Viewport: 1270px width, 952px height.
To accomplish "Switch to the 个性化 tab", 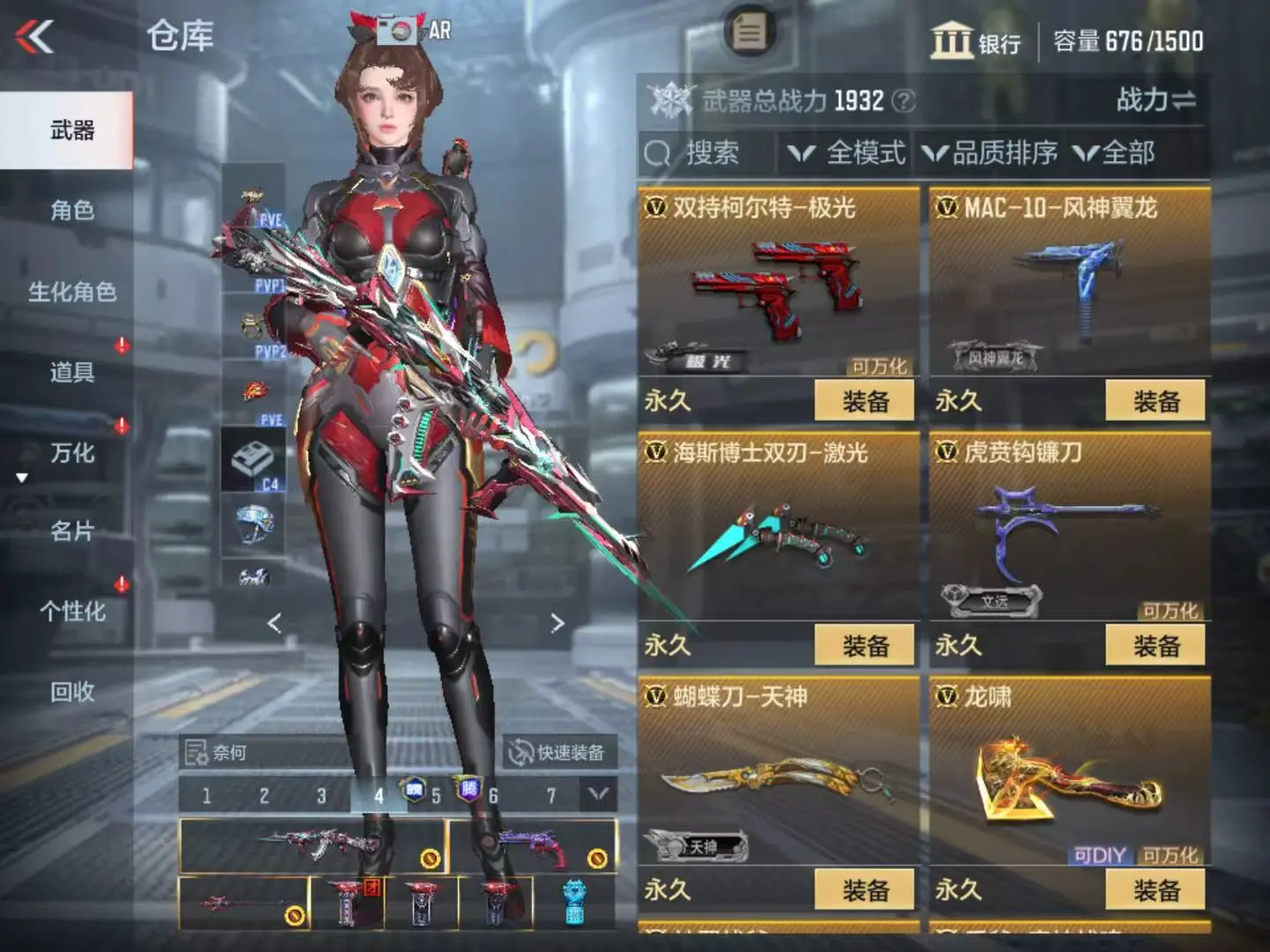I will pyautogui.click(x=71, y=612).
